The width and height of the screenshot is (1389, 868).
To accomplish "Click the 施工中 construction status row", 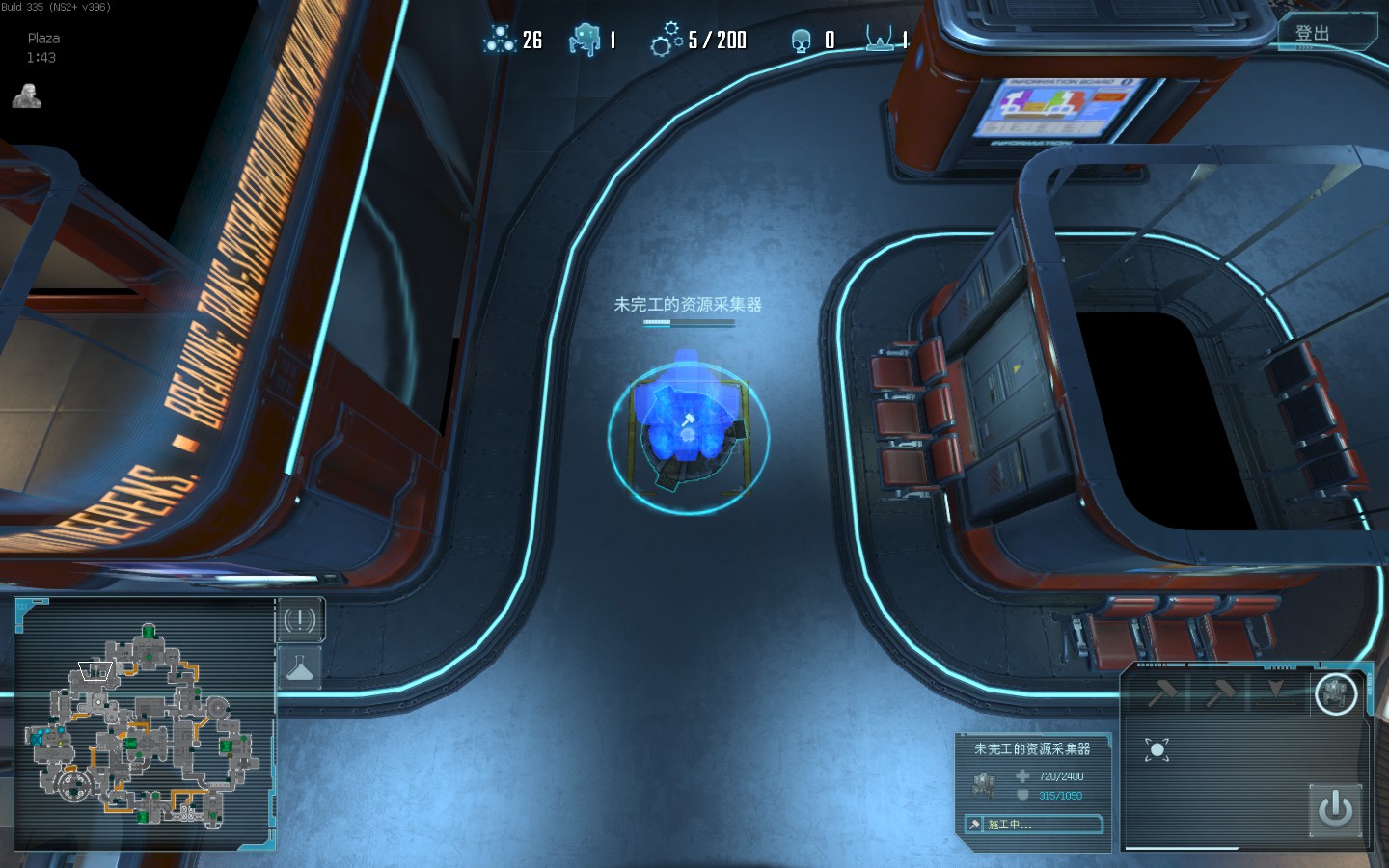I will coord(1034,825).
